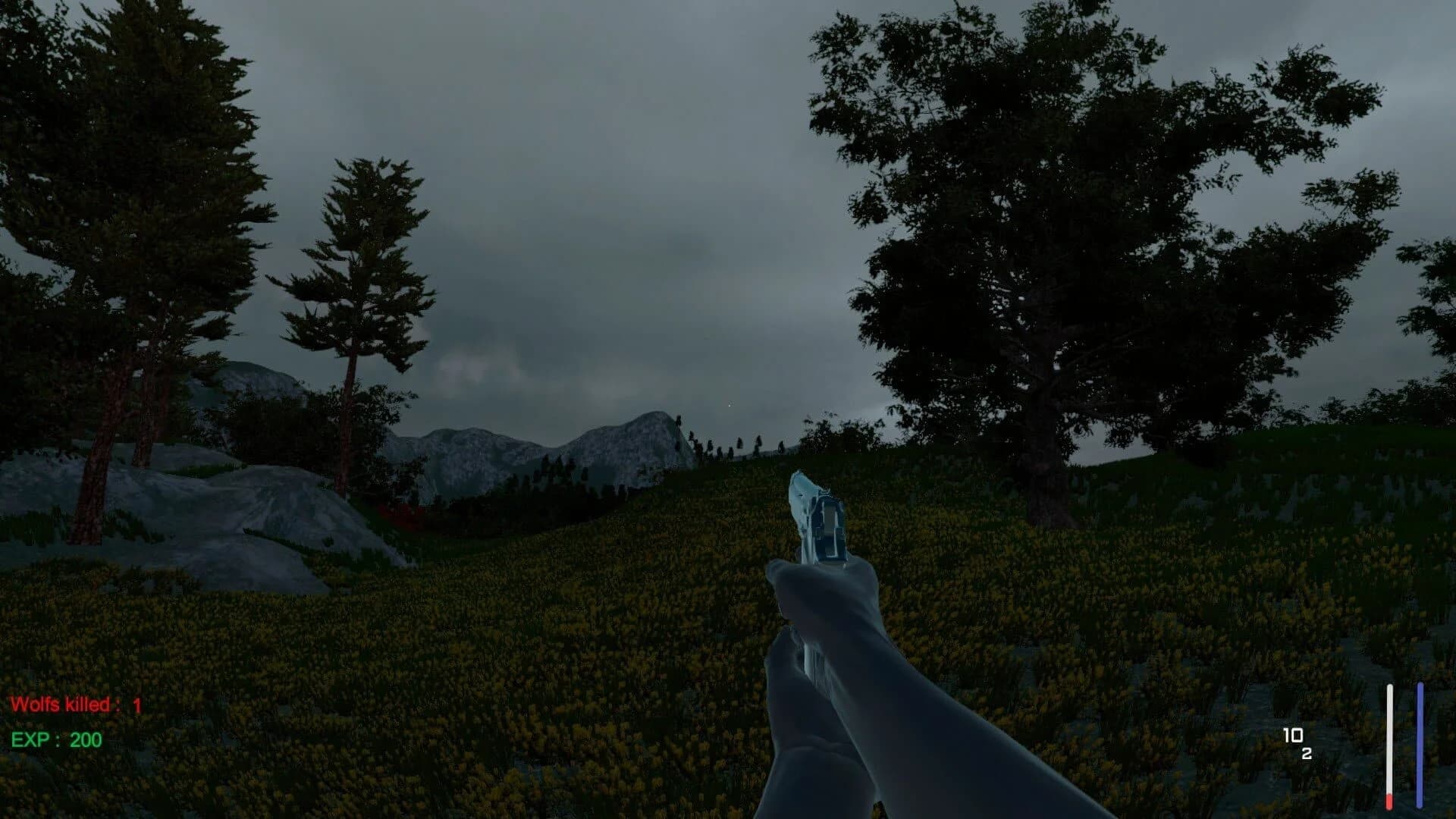
Task: Click the cloudy sky above the mountains
Action: pyautogui.click(x=607, y=303)
